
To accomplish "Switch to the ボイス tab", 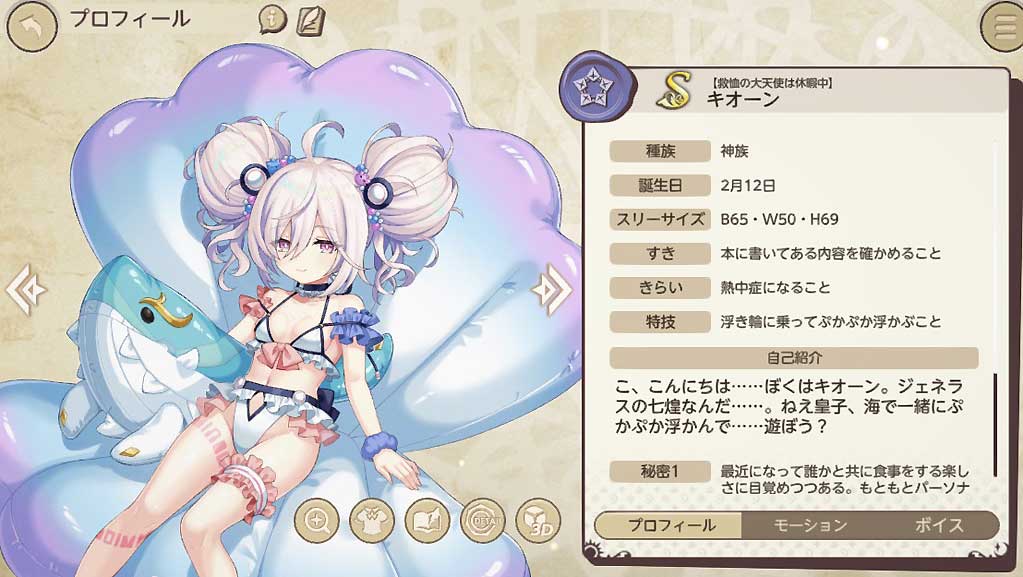I will (938, 525).
